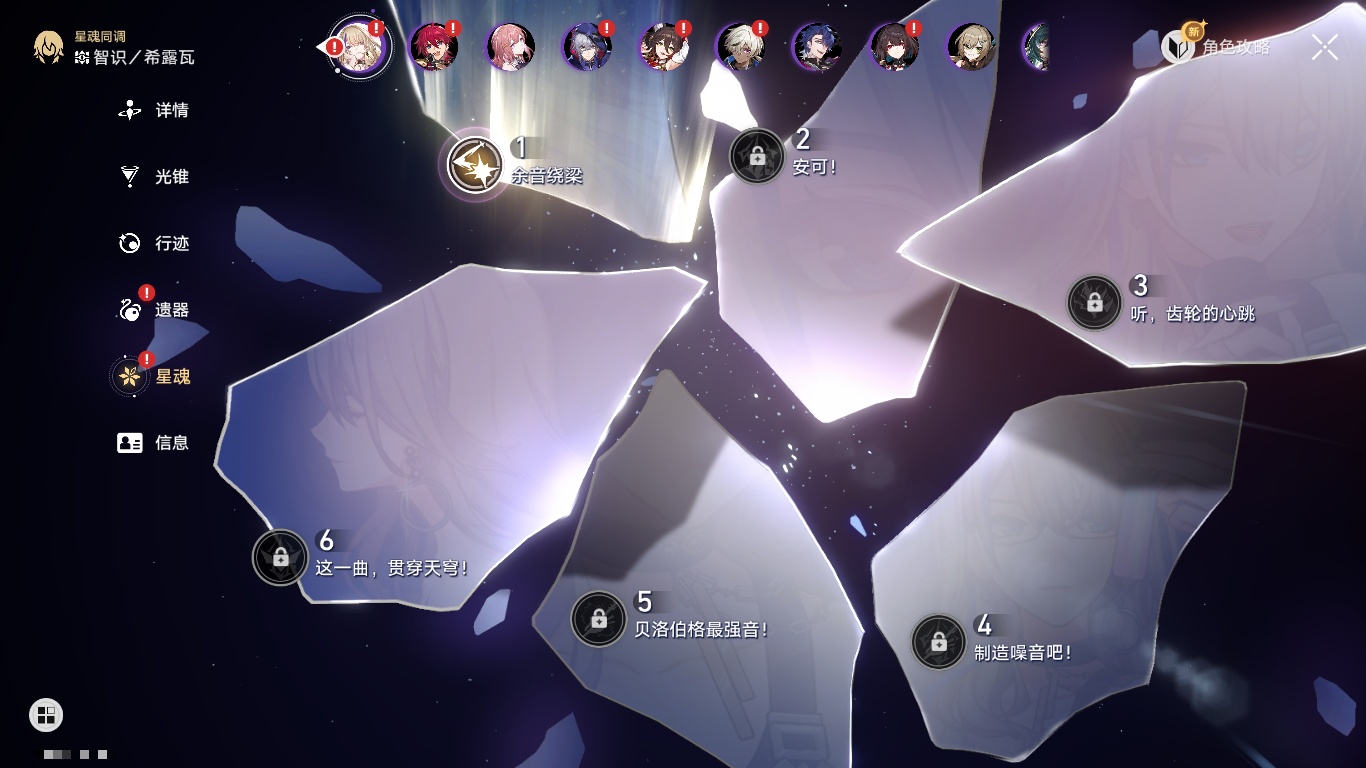Open the 角色攻略 character guide

point(1218,46)
